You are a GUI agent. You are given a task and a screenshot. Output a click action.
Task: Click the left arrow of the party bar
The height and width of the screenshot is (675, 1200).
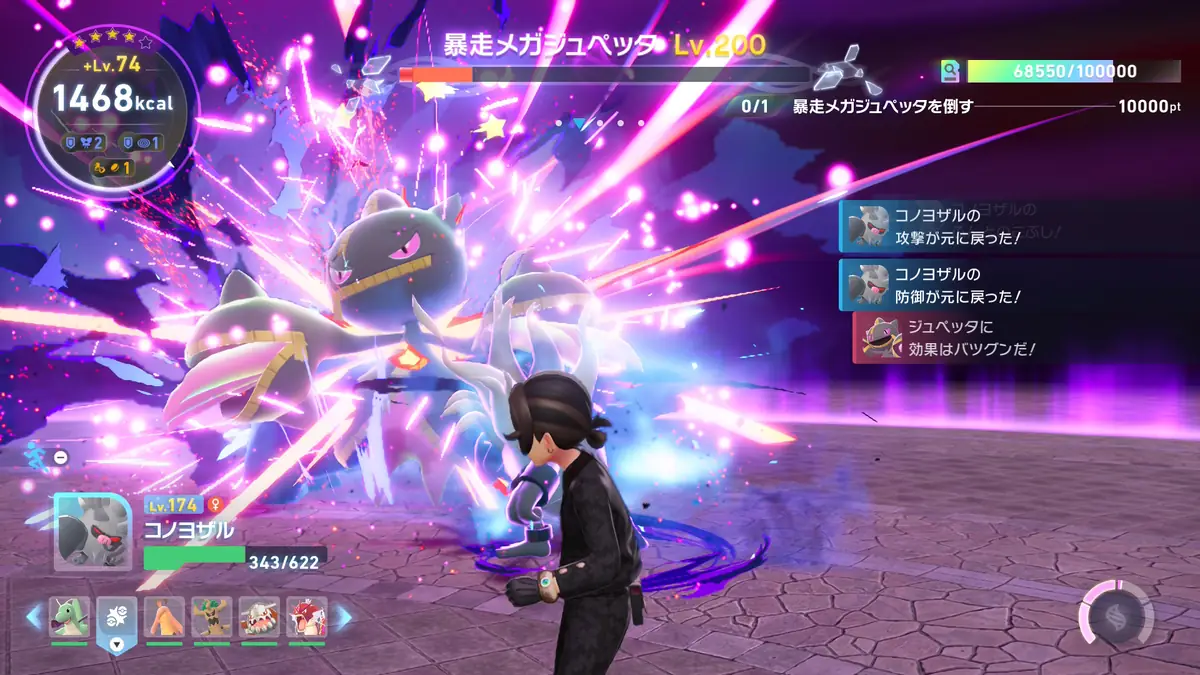click(x=35, y=618)
